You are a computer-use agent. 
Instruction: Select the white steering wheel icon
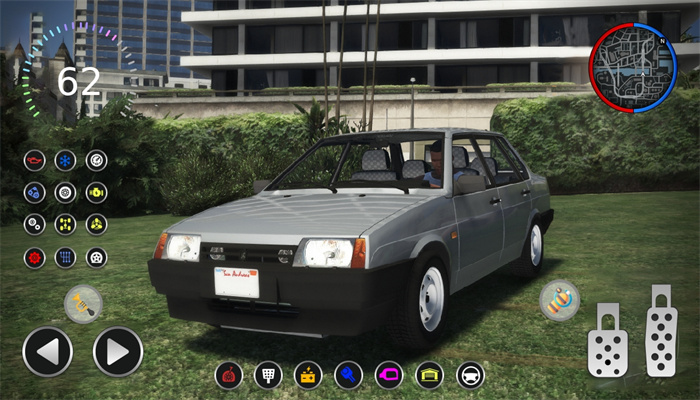[470, 375]
